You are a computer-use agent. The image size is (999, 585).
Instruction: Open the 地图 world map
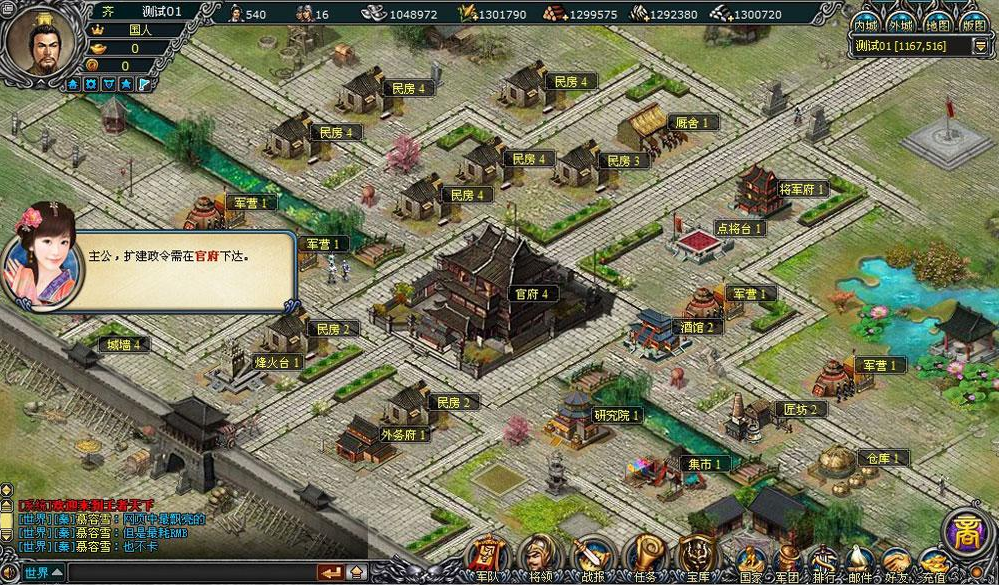coord(936,24)
